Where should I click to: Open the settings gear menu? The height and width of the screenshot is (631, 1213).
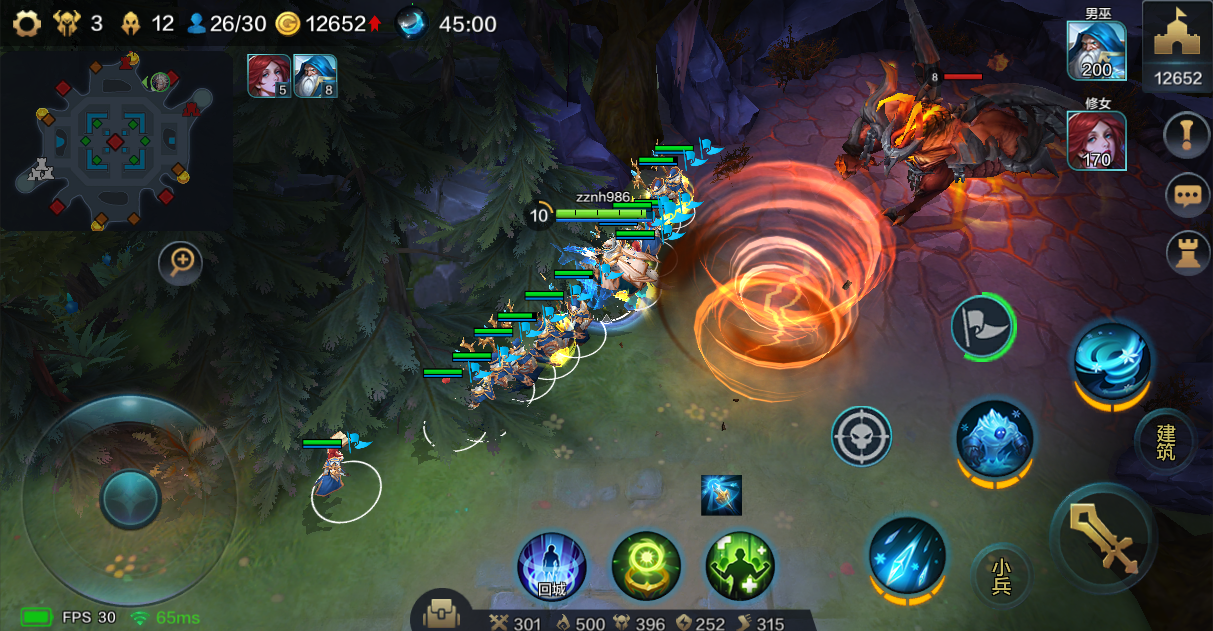pyautogui.click(x=26, y=23)
